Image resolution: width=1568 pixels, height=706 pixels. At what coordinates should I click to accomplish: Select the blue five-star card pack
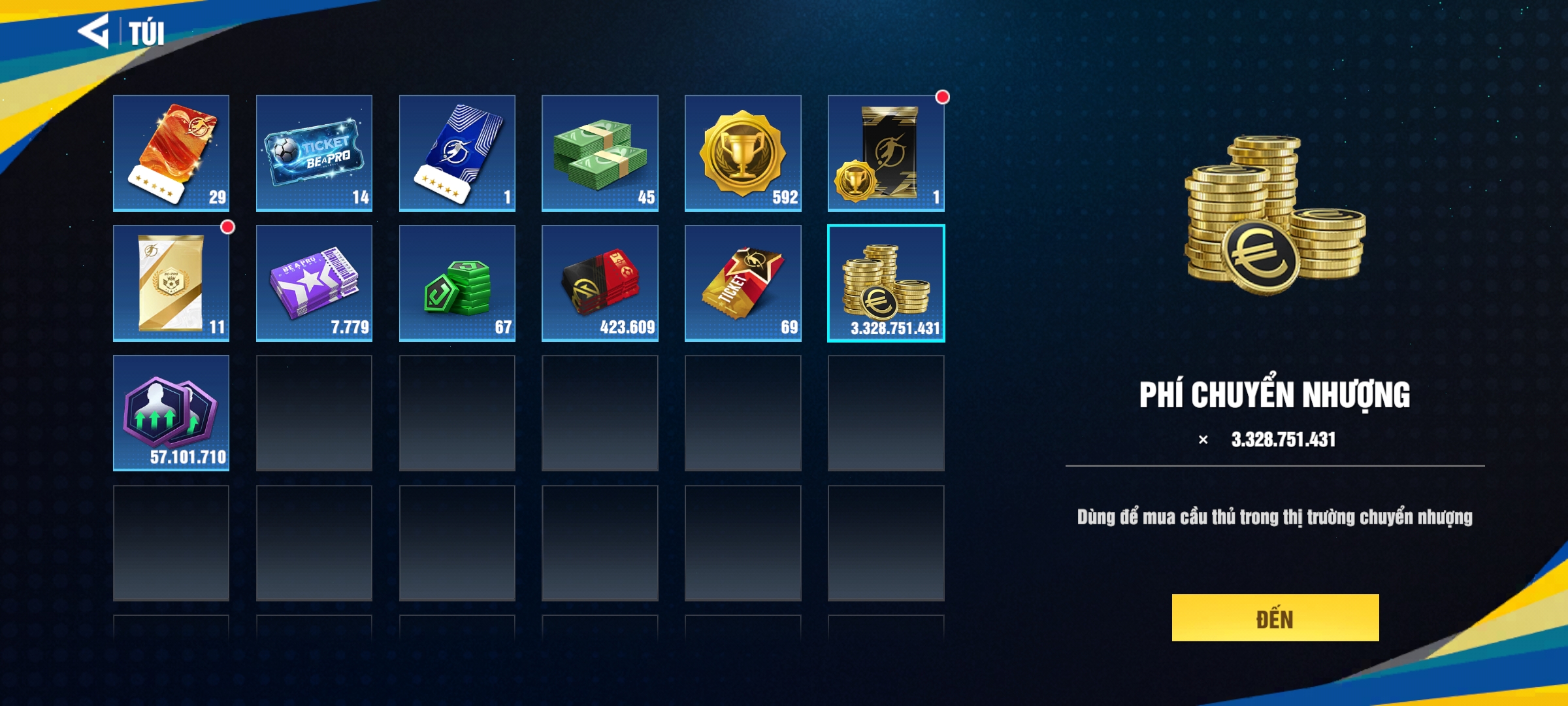[457, 153]
